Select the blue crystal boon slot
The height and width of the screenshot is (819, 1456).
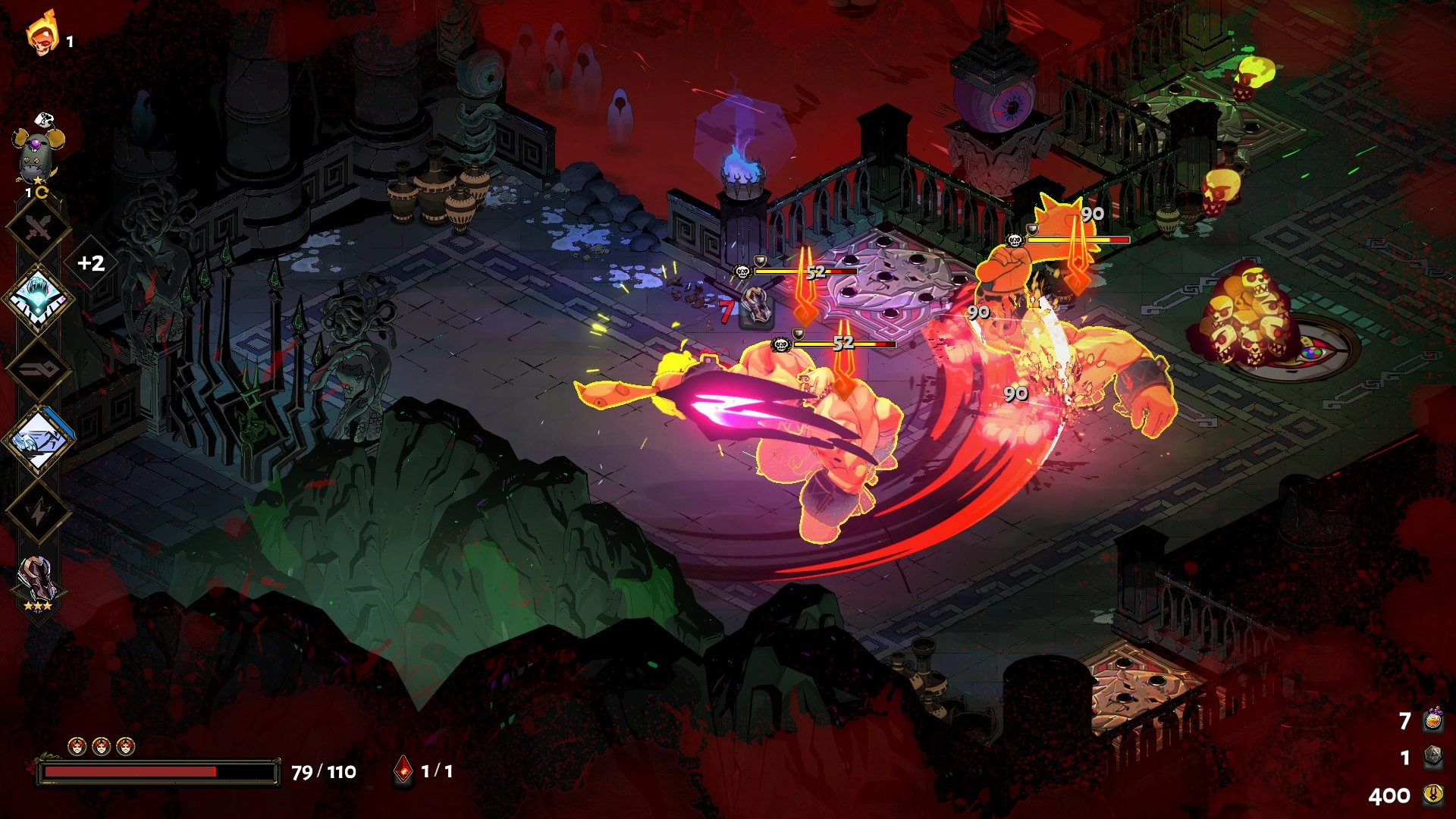(x=38, y=298)
